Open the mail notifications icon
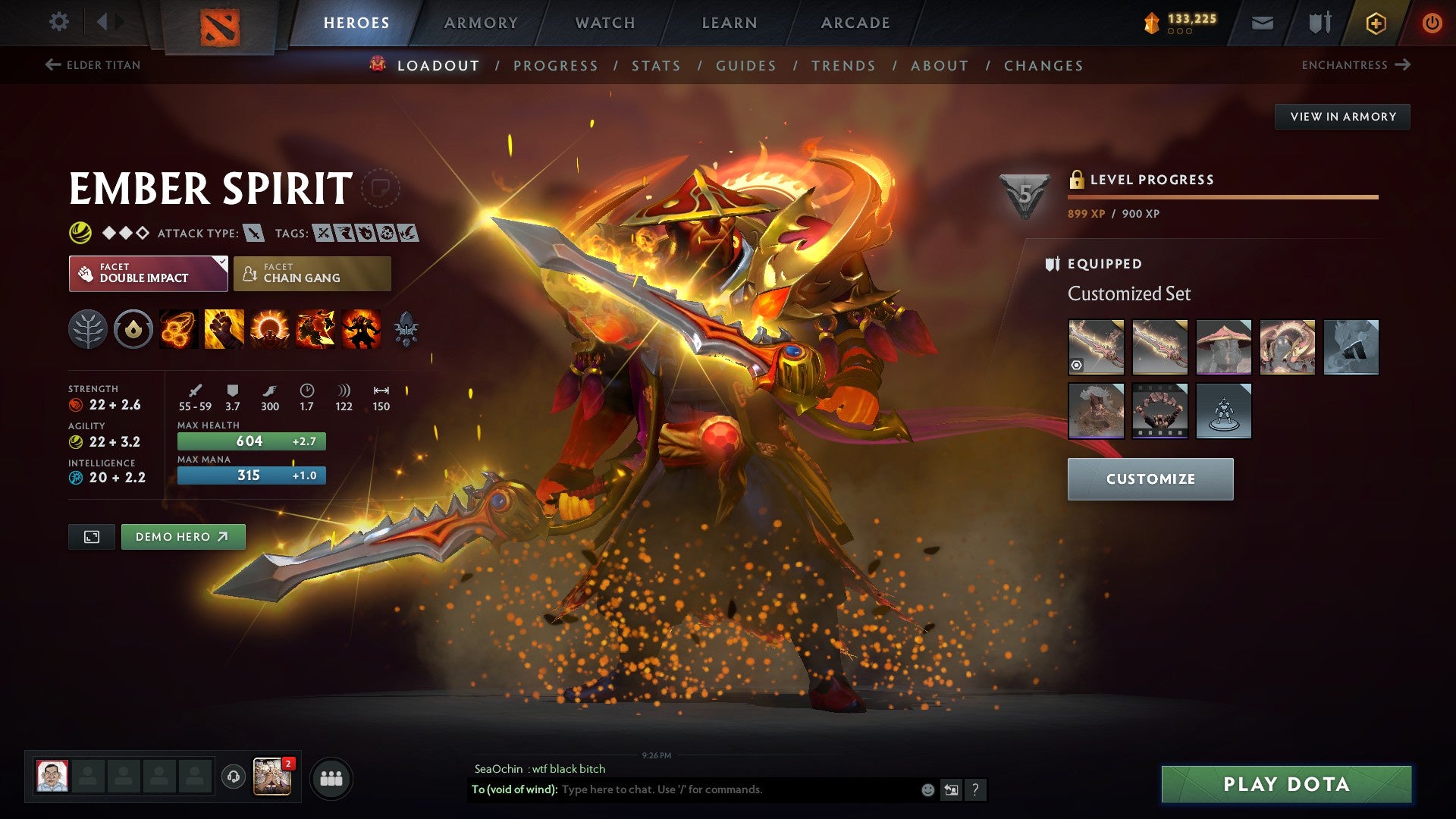Image resolution: width=1456 pixels, height=819 pixels. pos(1263,22)
